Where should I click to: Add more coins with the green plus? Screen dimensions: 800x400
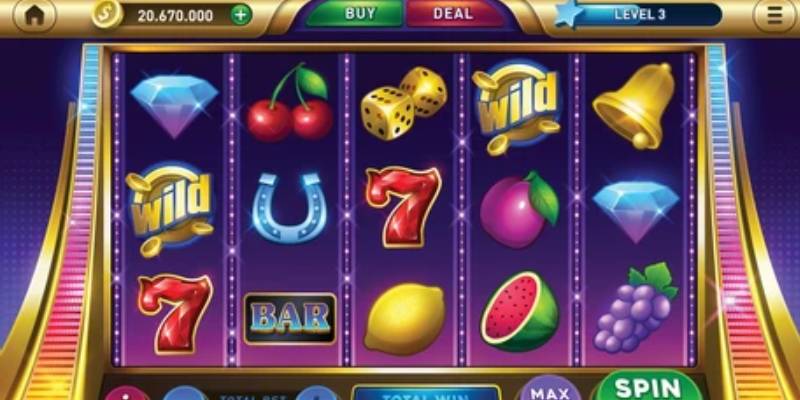click(240, 15)
